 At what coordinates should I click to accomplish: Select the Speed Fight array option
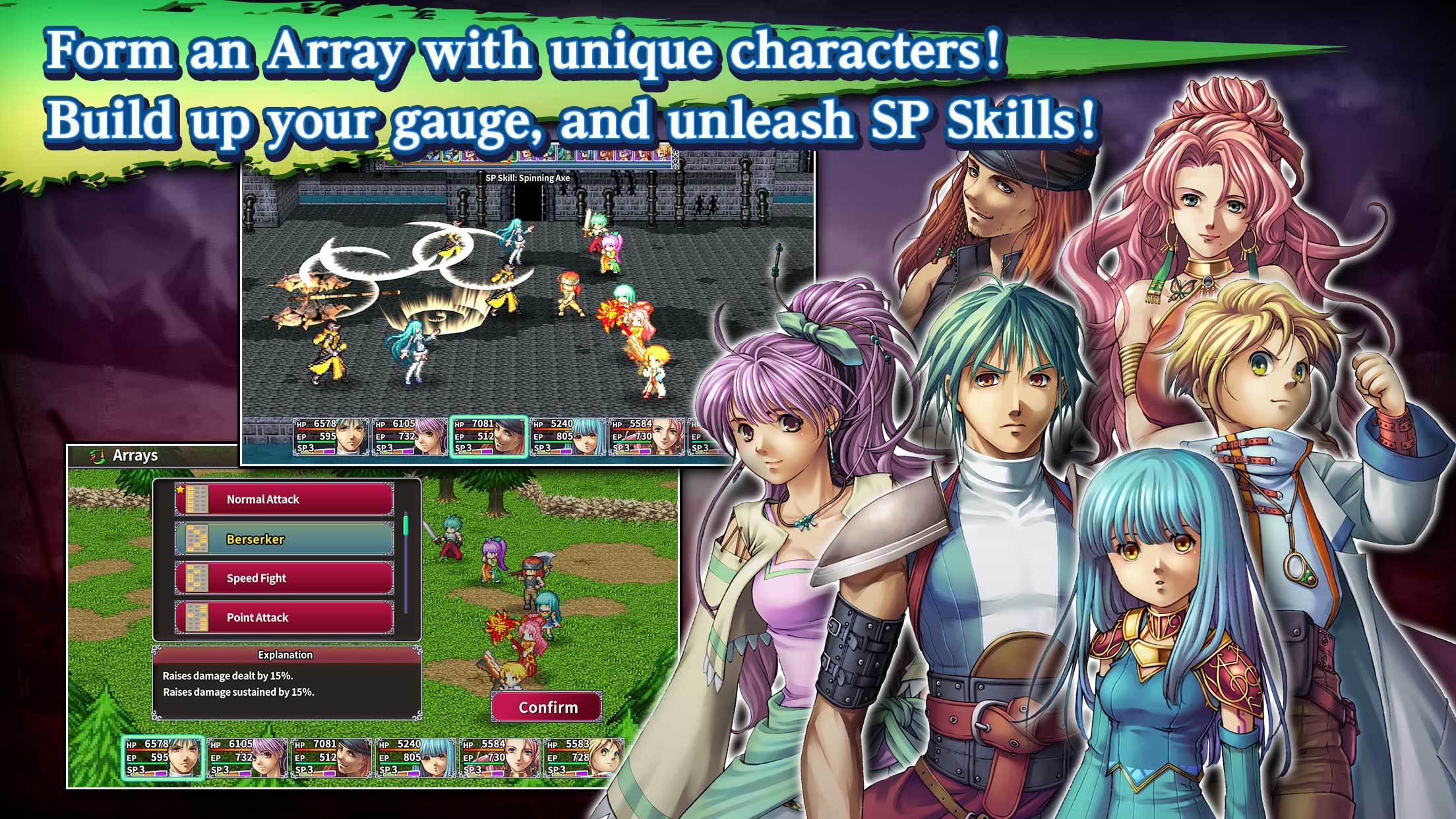coord(284,578)
